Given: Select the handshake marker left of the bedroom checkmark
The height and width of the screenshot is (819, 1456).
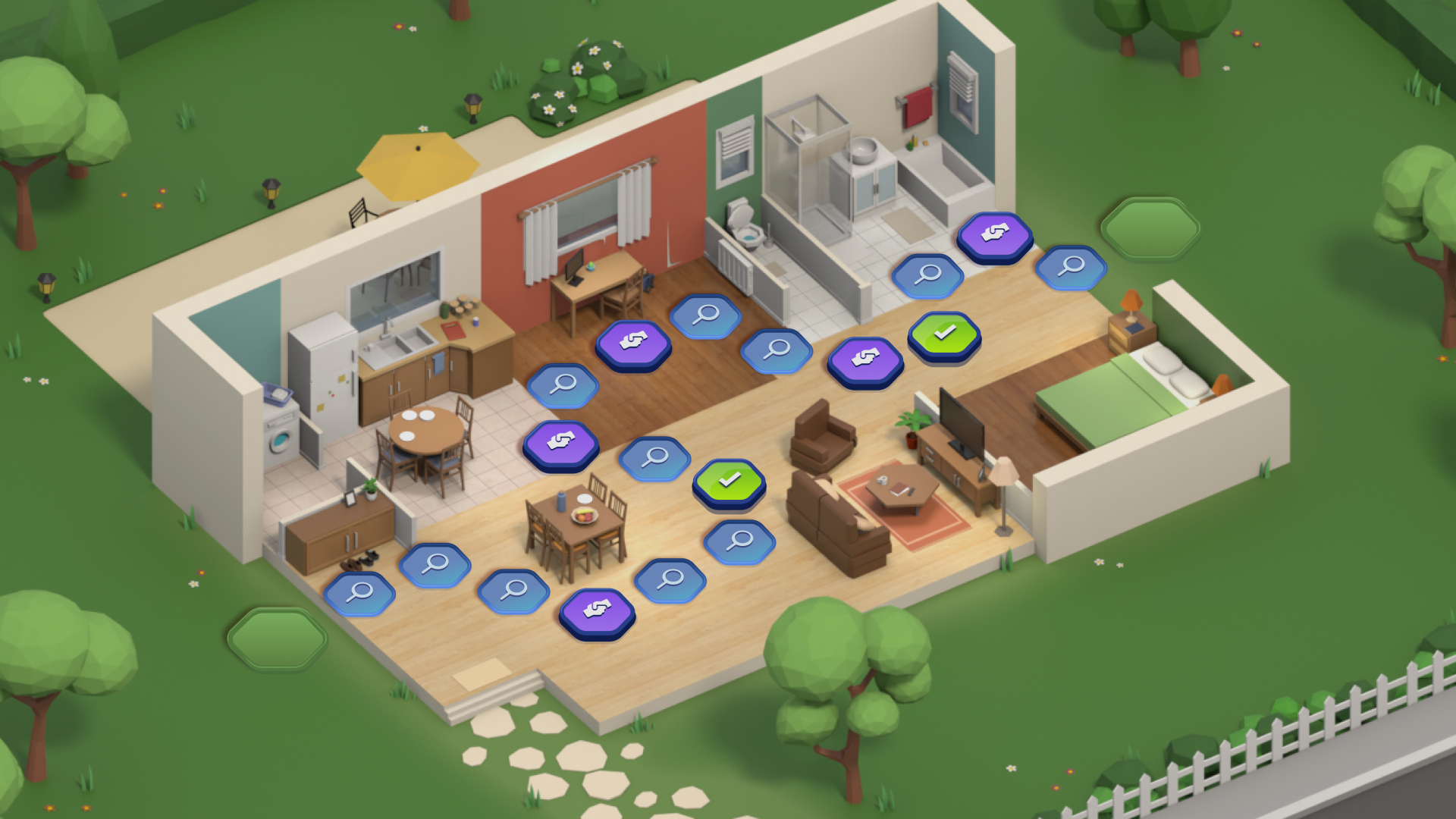Looking at the screenshot, I should [x=864, y=359].
